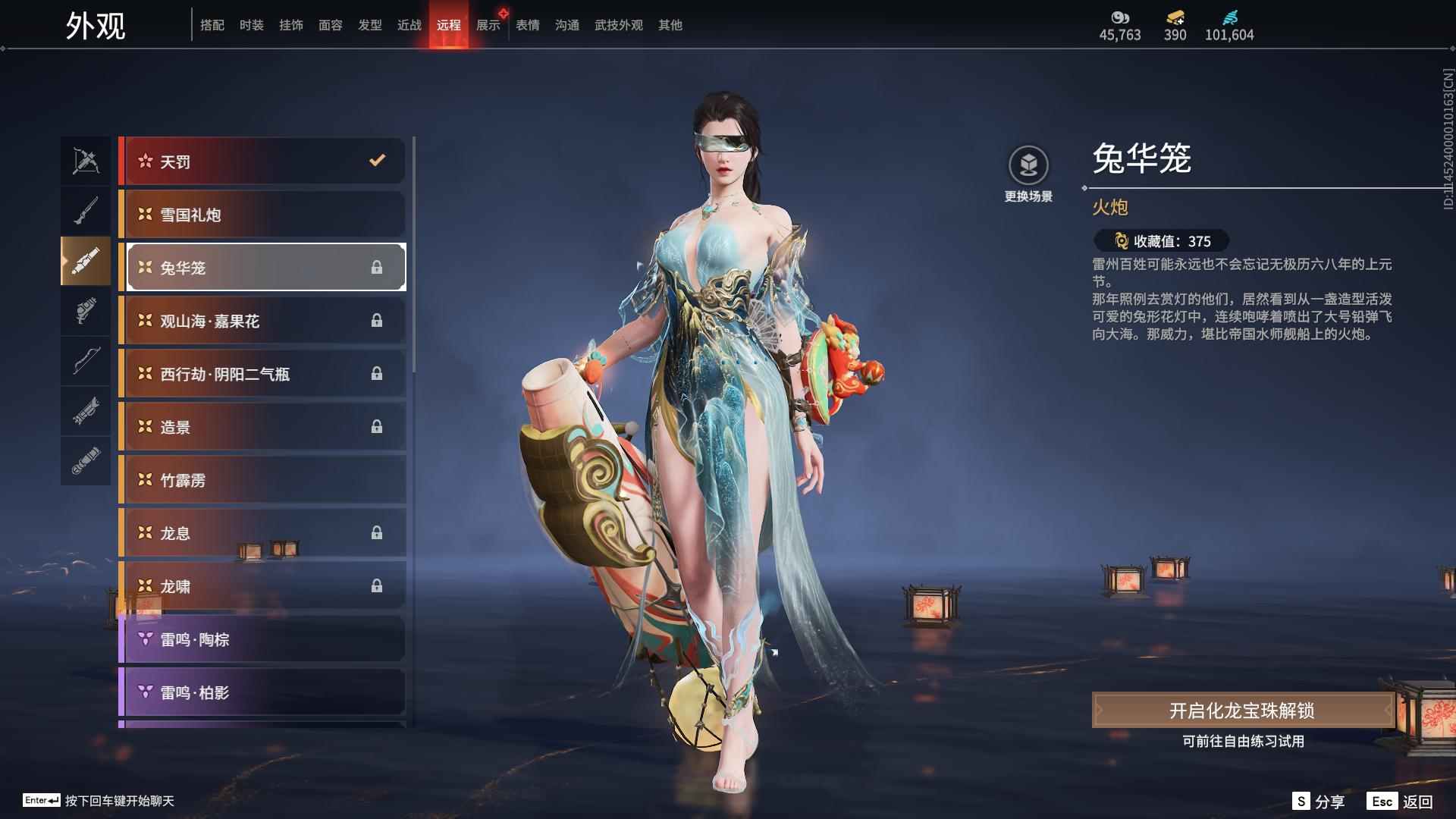Select the 造景 skin entry
Image resolution: width=1456 pixels, height=819 pixels.
coord(262,427)
